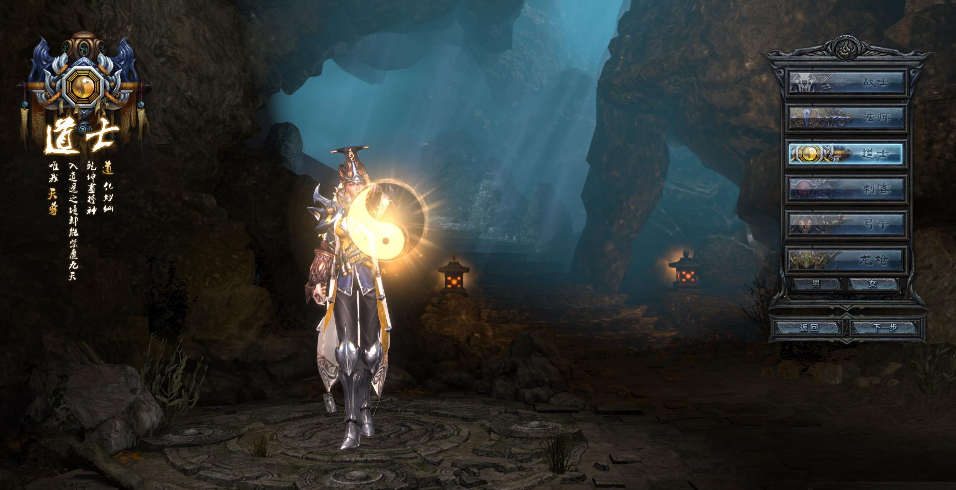Continue with the 下一步 (Next) button

[883, 327]
